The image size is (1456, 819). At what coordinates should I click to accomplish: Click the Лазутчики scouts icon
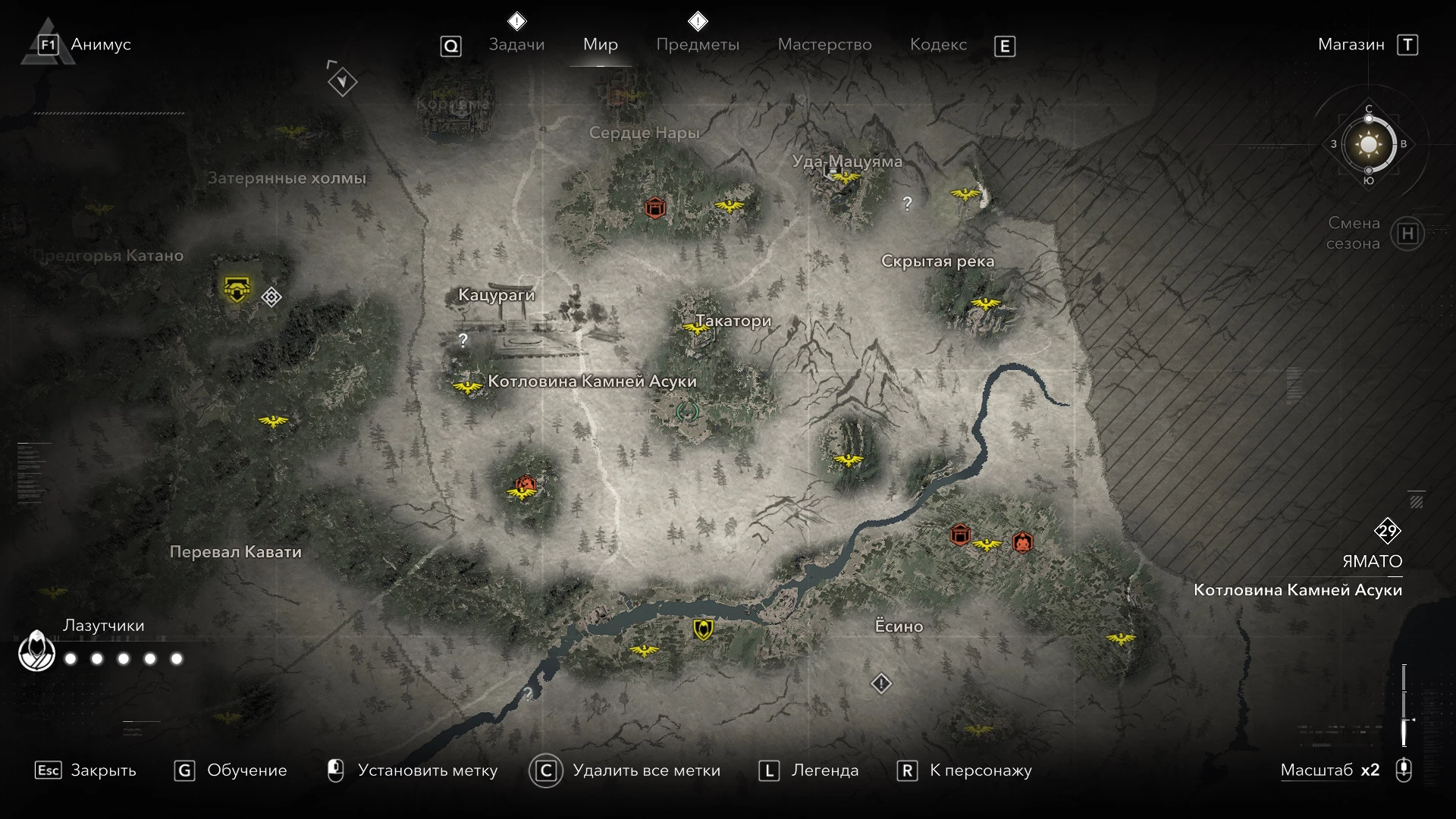click(36, 651)
